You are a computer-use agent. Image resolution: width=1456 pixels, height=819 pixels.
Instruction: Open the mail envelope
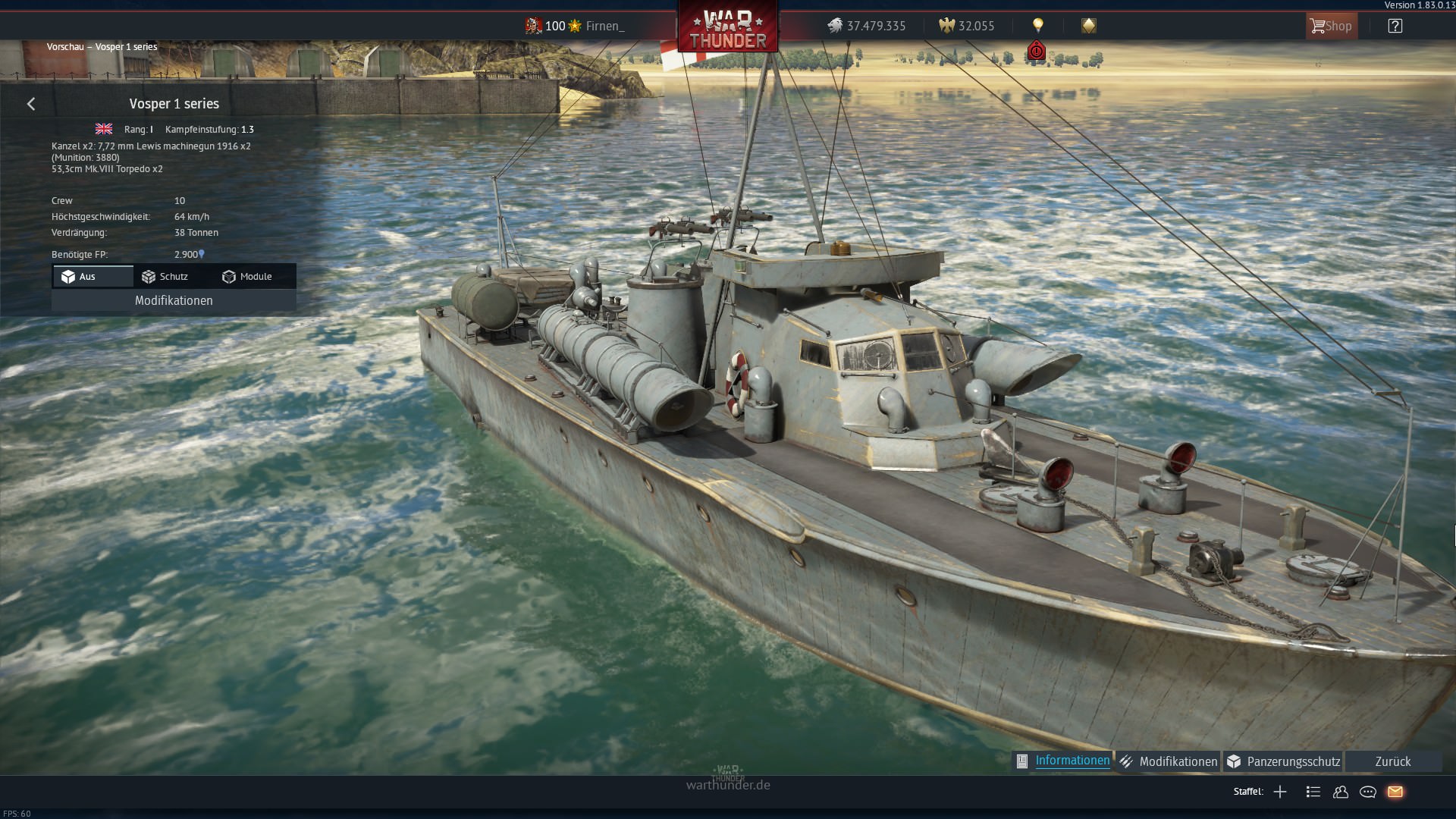coord(1395,792)
